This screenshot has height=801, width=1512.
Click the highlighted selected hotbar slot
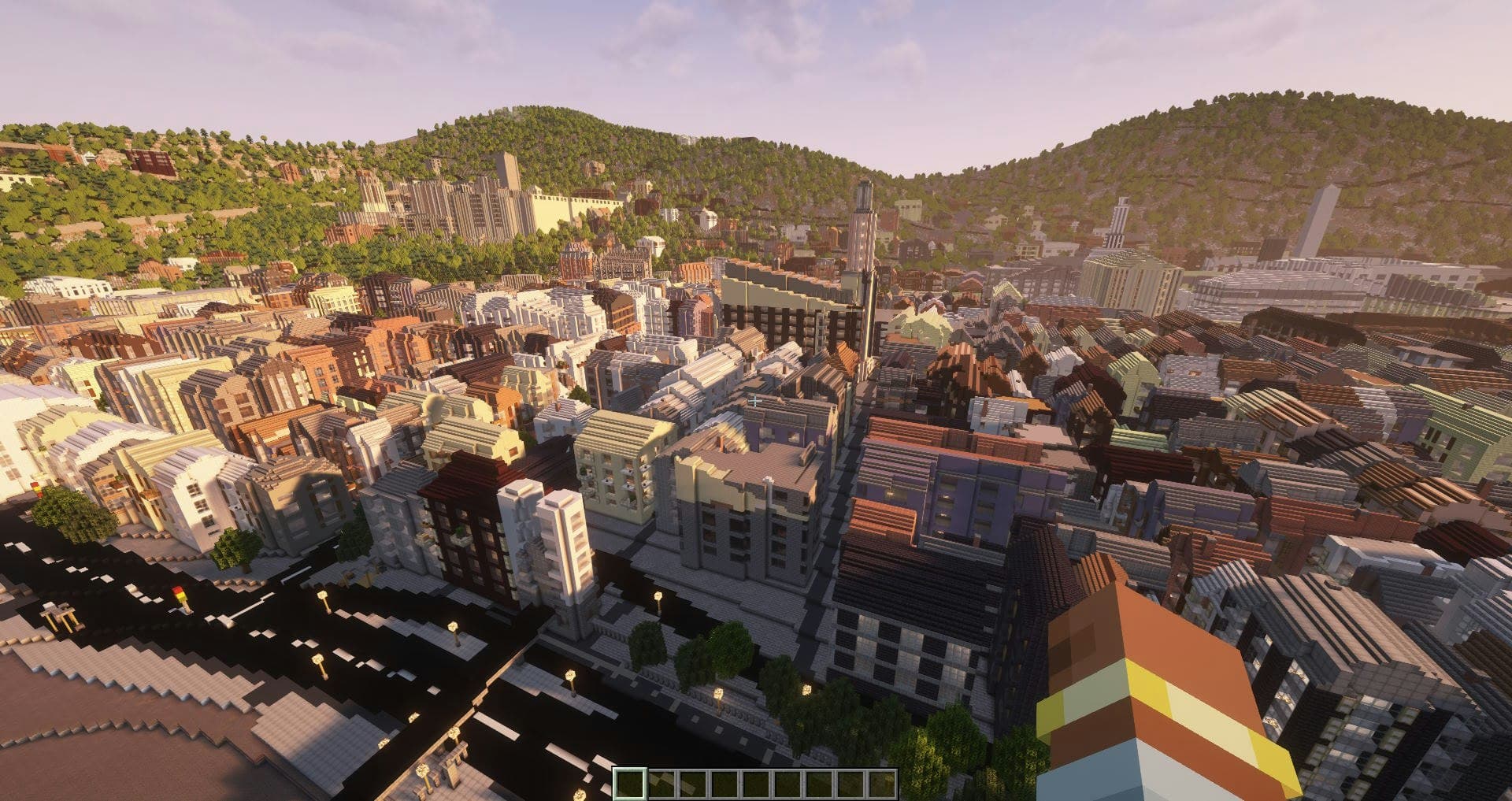point(631,783)
